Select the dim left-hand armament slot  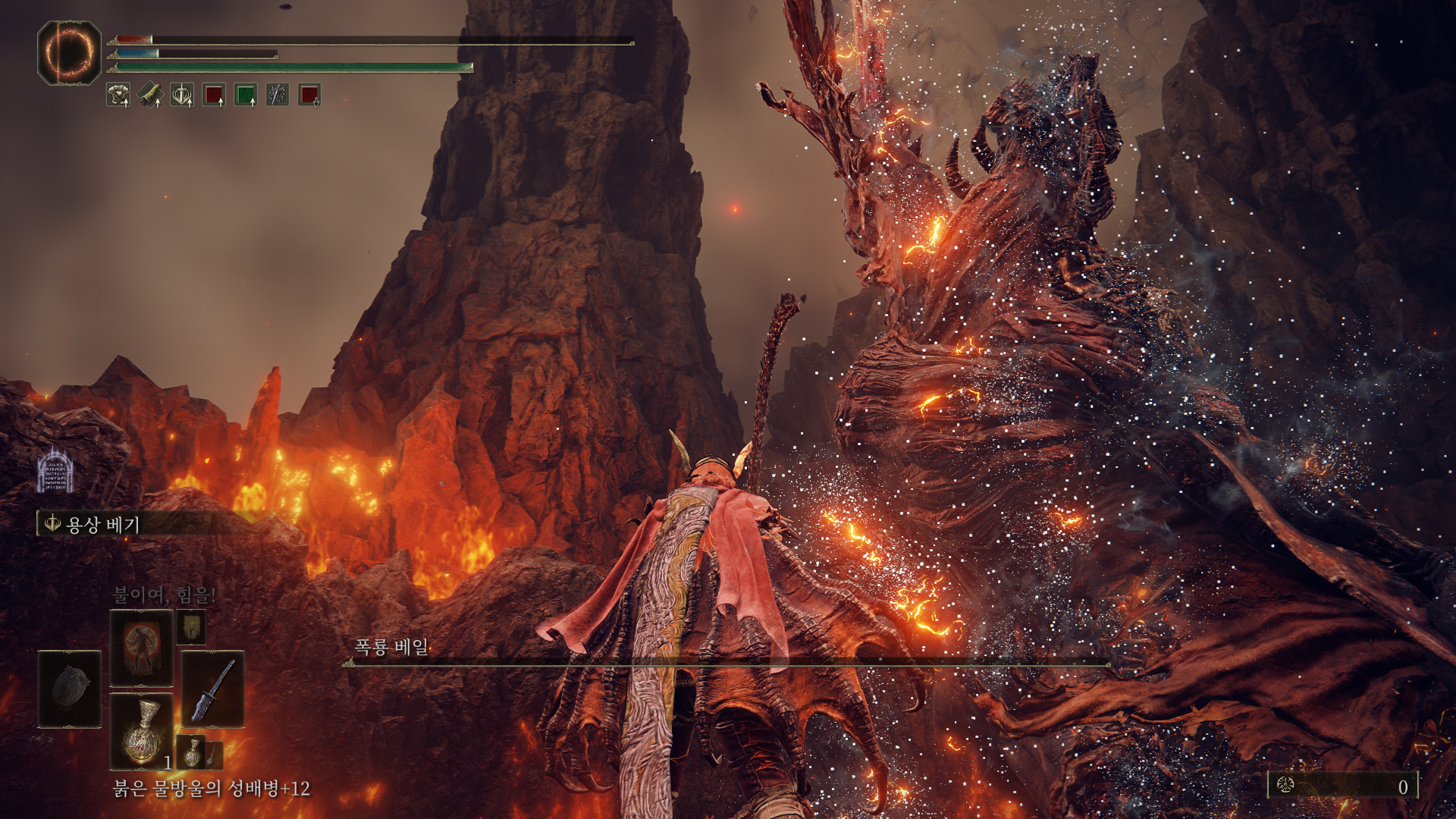pos(70,689)
